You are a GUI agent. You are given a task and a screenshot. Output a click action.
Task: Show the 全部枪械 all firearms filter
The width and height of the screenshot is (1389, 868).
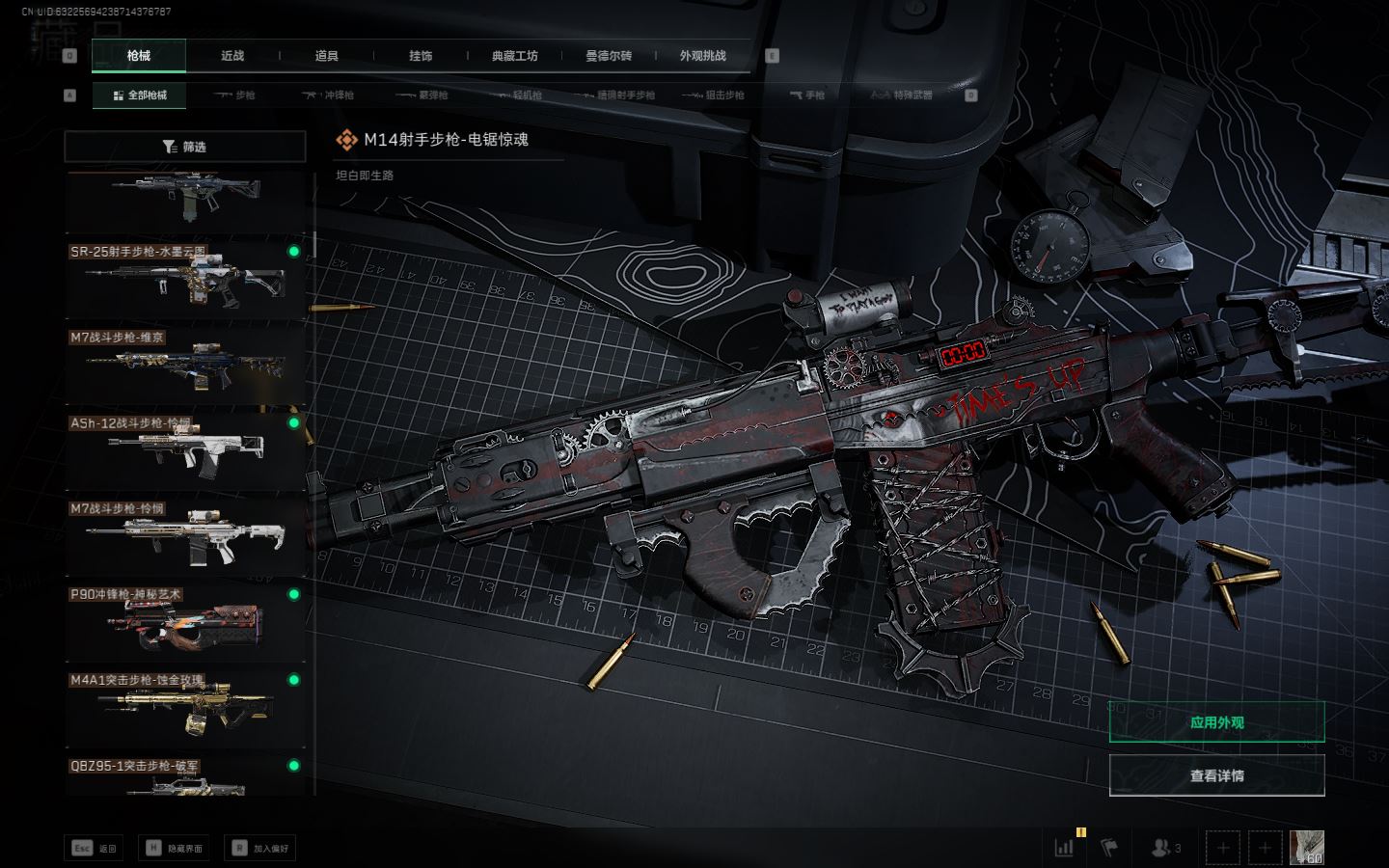[139, 95]
